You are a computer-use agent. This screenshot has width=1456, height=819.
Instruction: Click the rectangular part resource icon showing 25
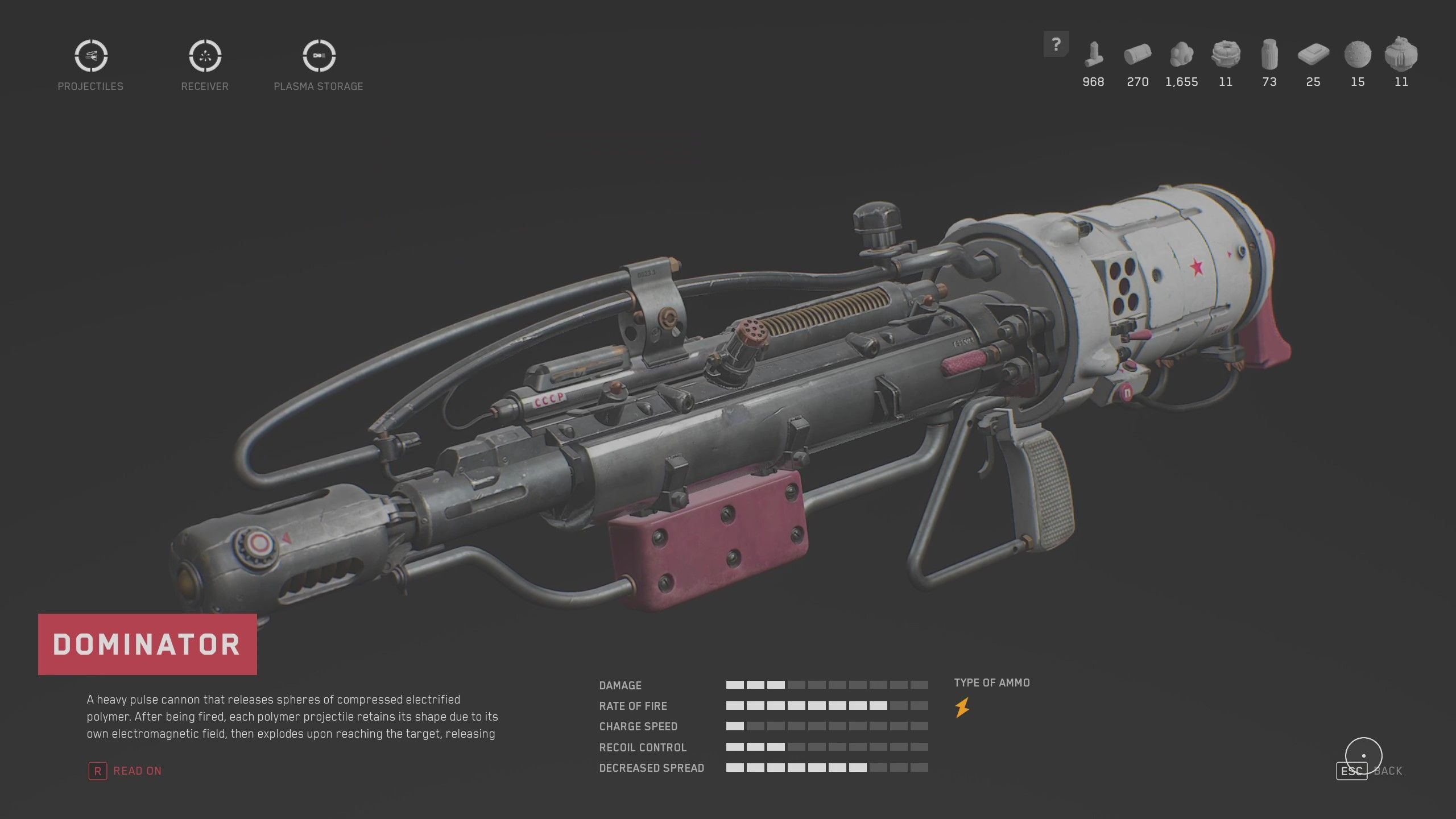coord(1313,57)
